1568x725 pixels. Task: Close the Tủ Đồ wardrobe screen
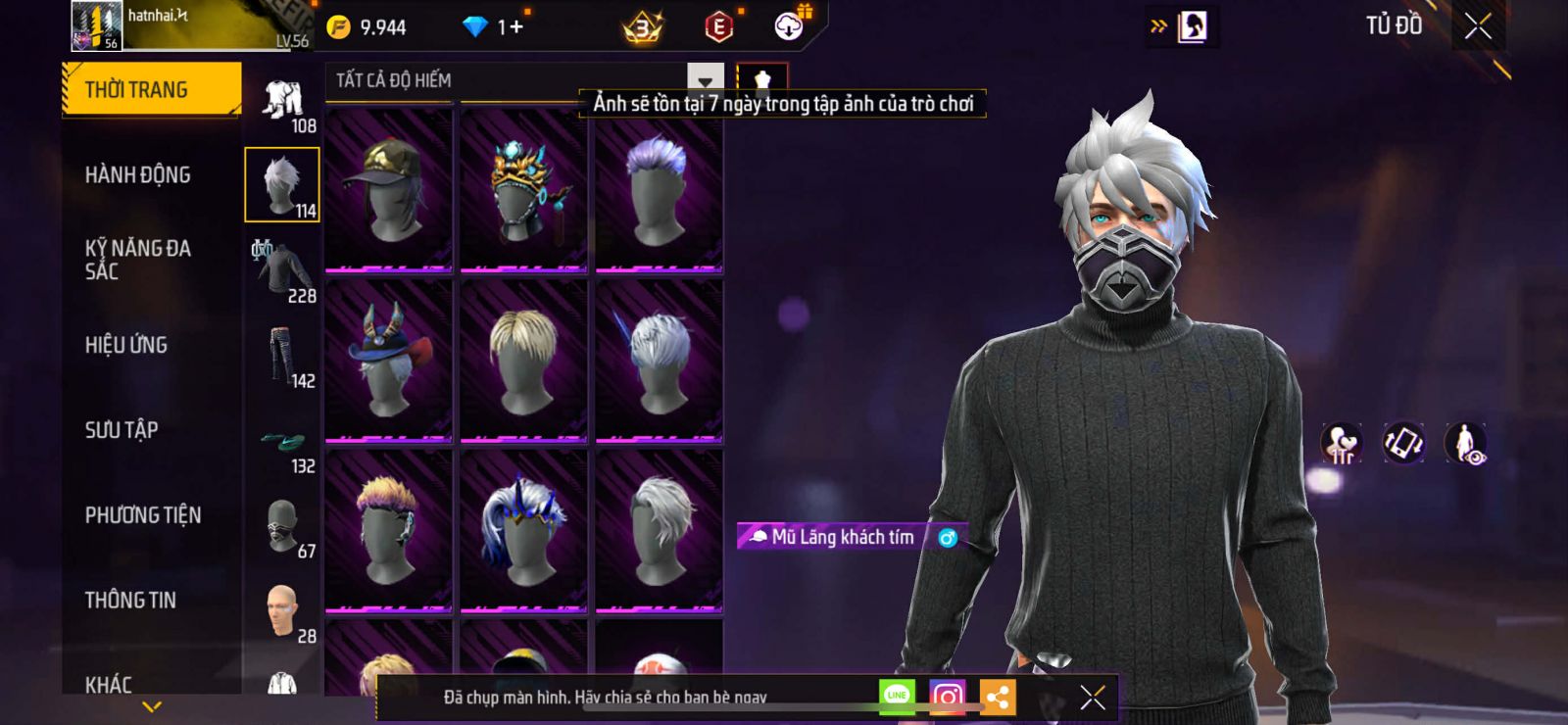[1478, 26]
